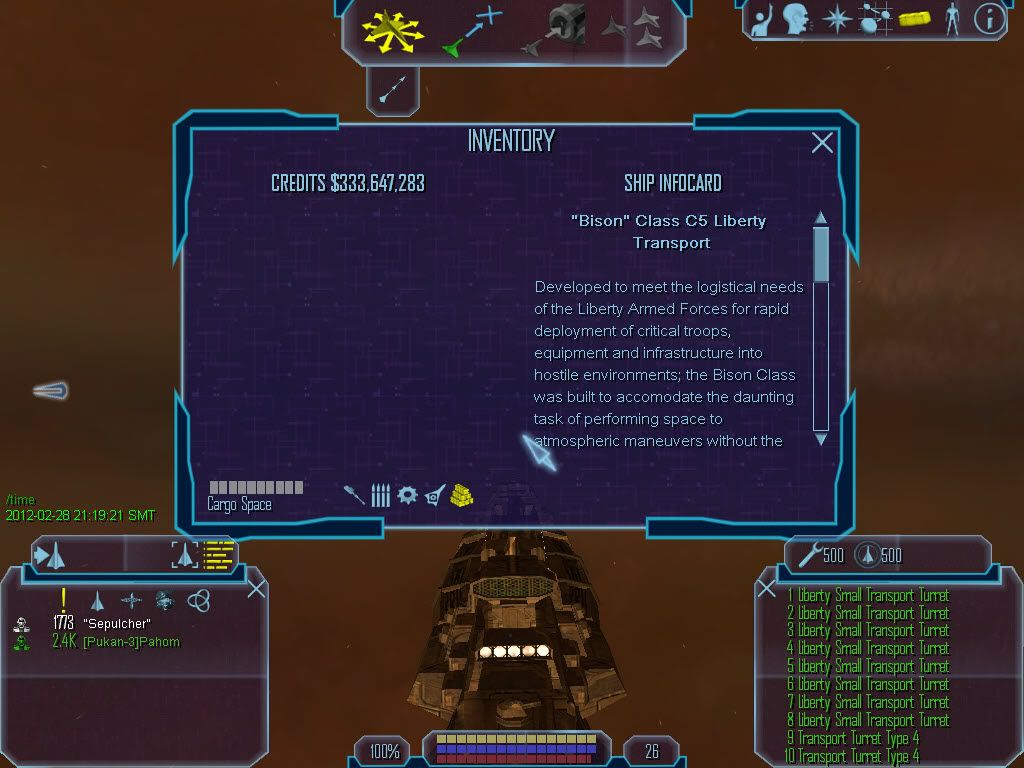
Task: Toggle the yellow inventory cargo icon
Action: tap(911, 19)
